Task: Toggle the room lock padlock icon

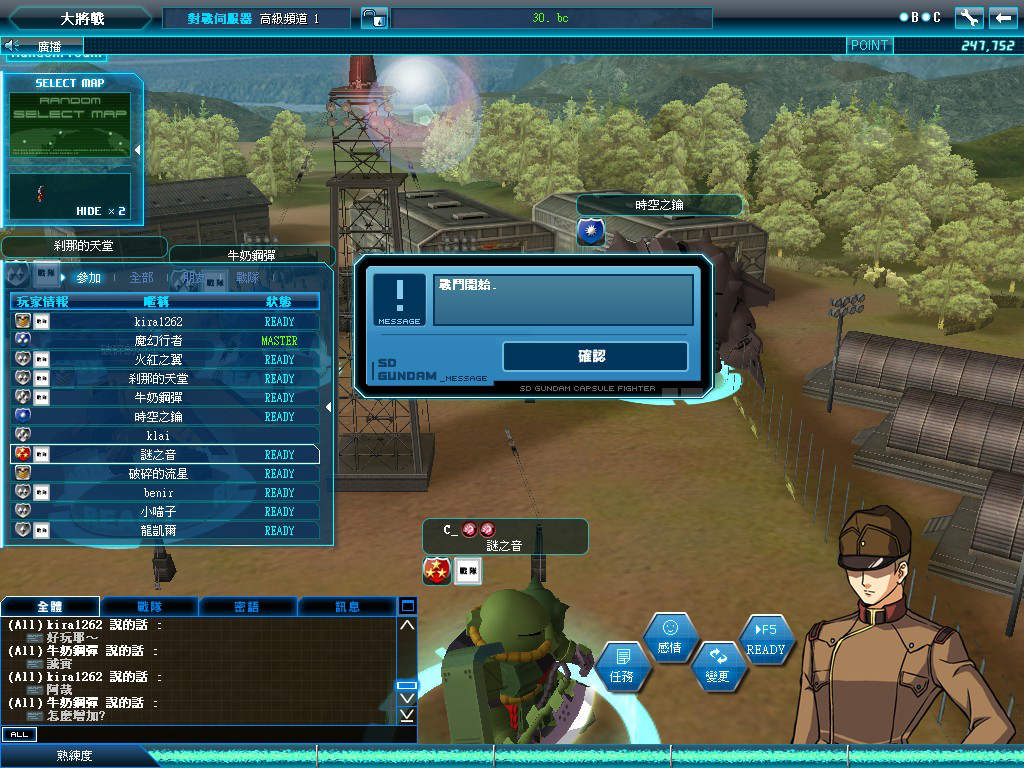Action: coord(372,18)
